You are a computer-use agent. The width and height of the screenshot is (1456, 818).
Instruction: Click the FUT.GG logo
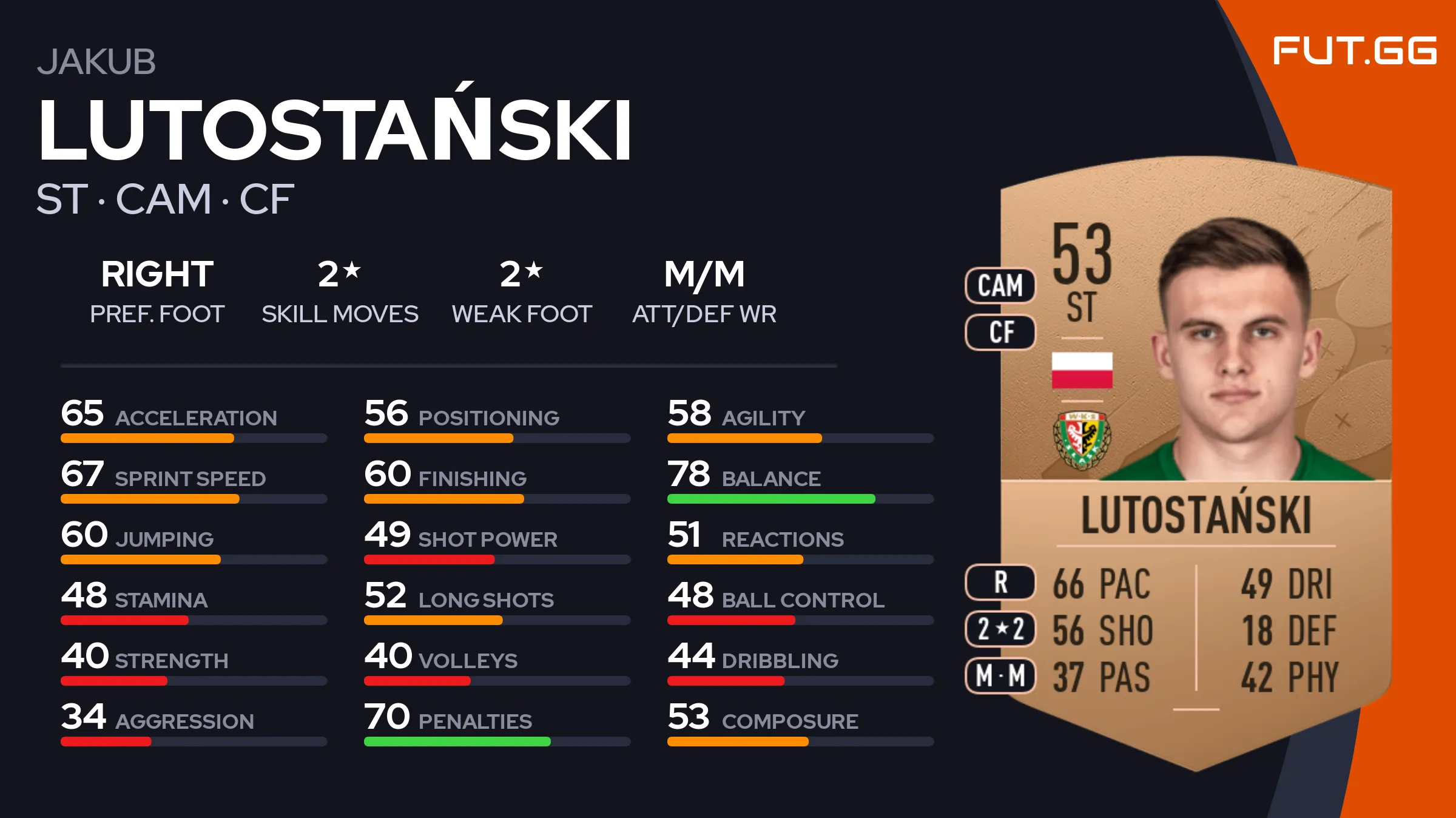coord(1354,50)
